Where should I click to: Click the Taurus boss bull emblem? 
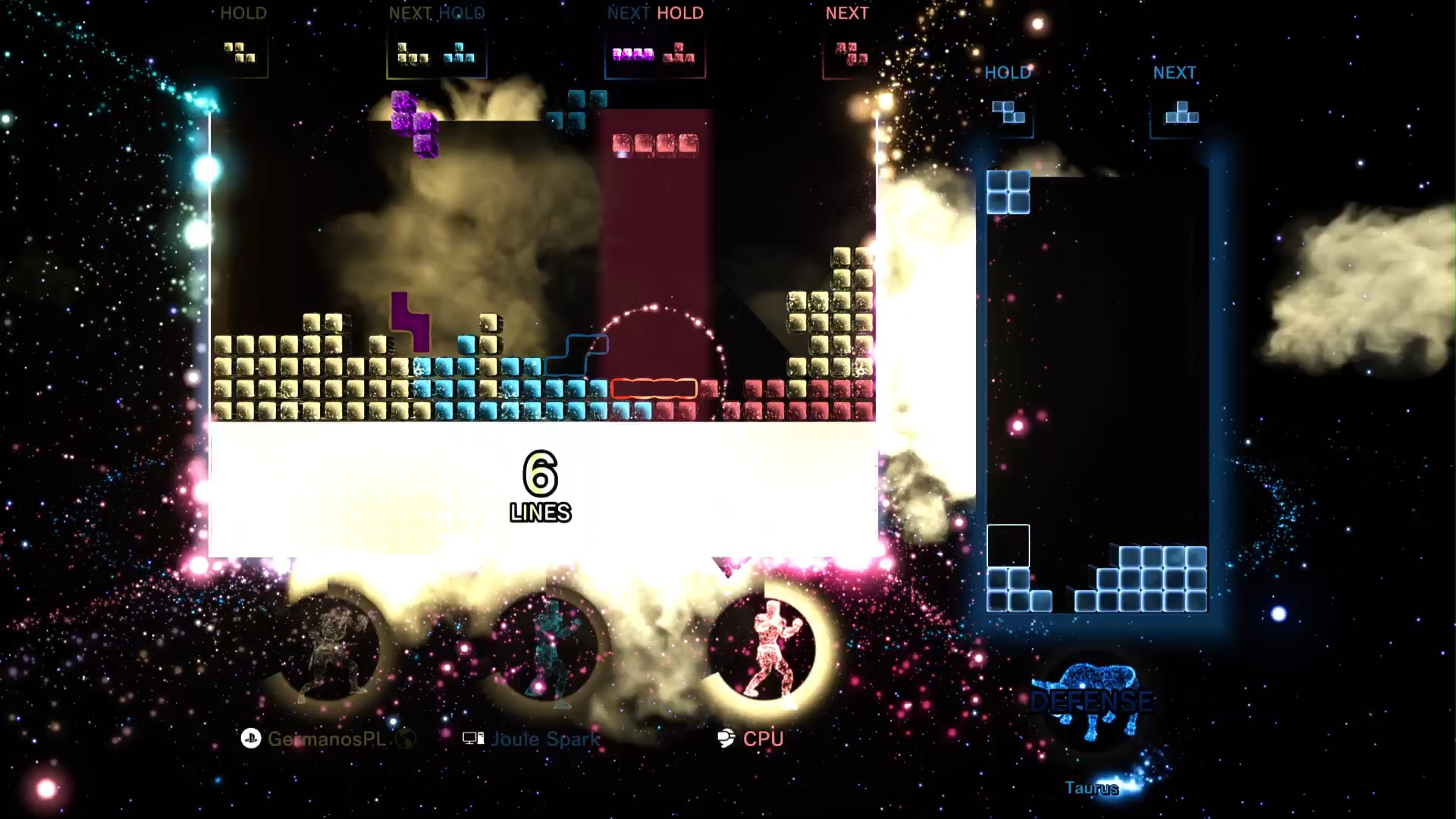tap(1092, 699)
